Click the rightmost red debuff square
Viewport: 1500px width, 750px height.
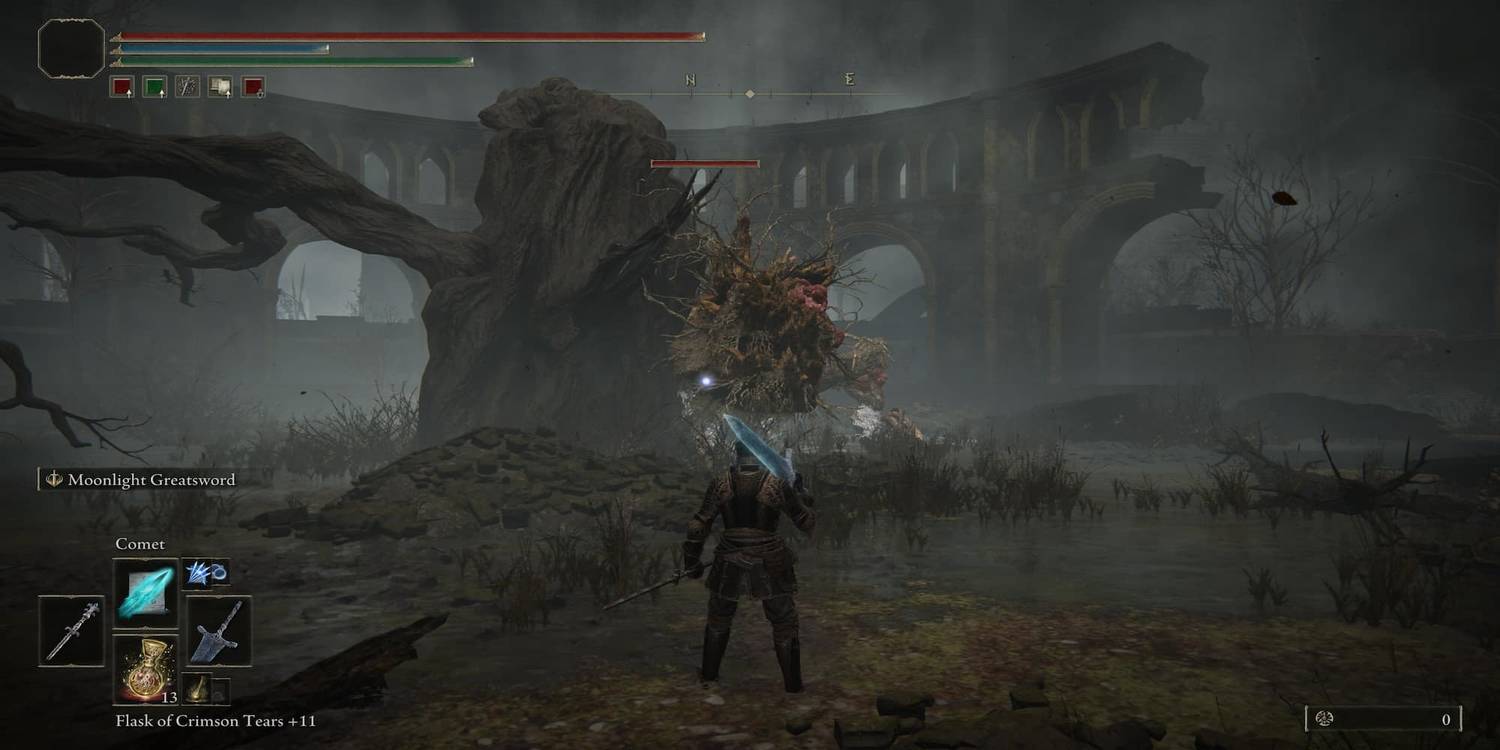(x=252, y=87)
